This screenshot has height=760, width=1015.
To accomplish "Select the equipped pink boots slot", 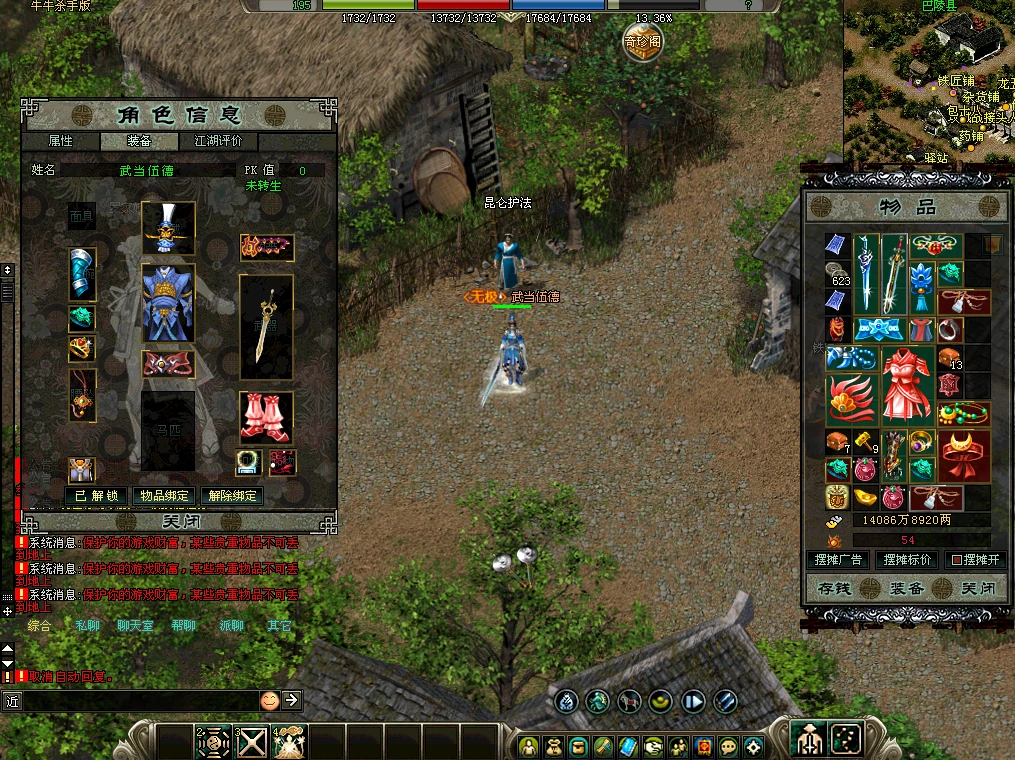I will (266, 416).
